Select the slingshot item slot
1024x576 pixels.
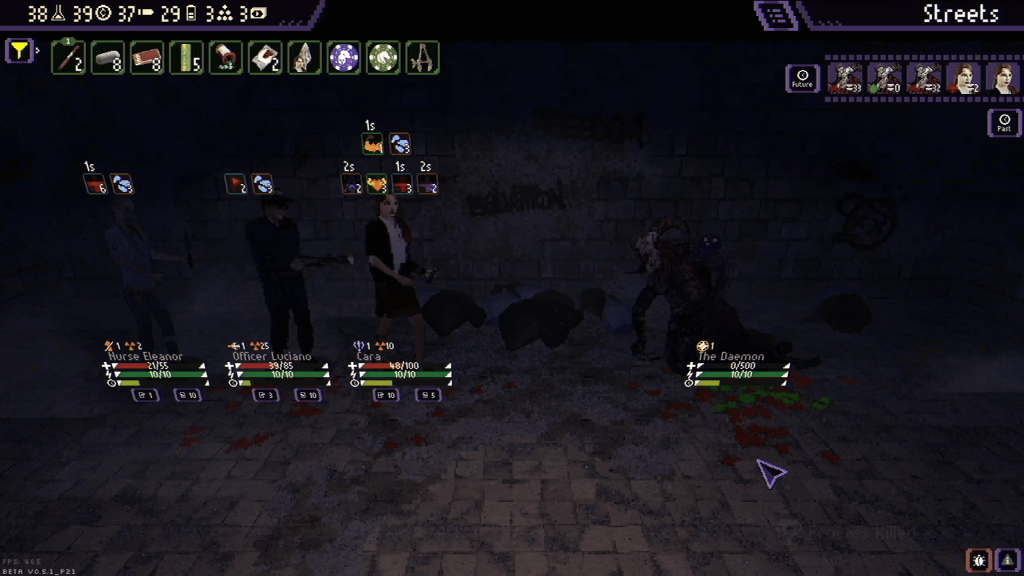pos(423,58)
